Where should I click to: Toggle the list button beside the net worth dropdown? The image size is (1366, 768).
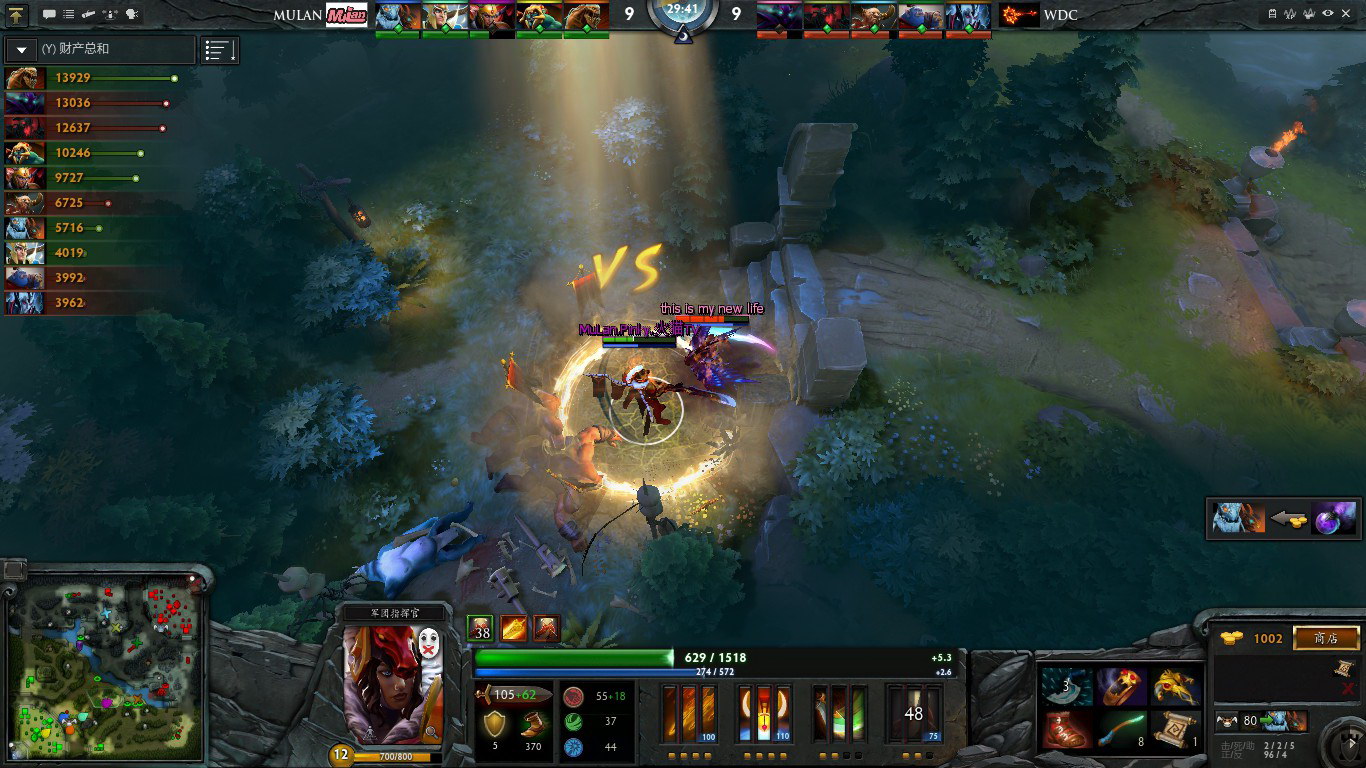point(219,50)
